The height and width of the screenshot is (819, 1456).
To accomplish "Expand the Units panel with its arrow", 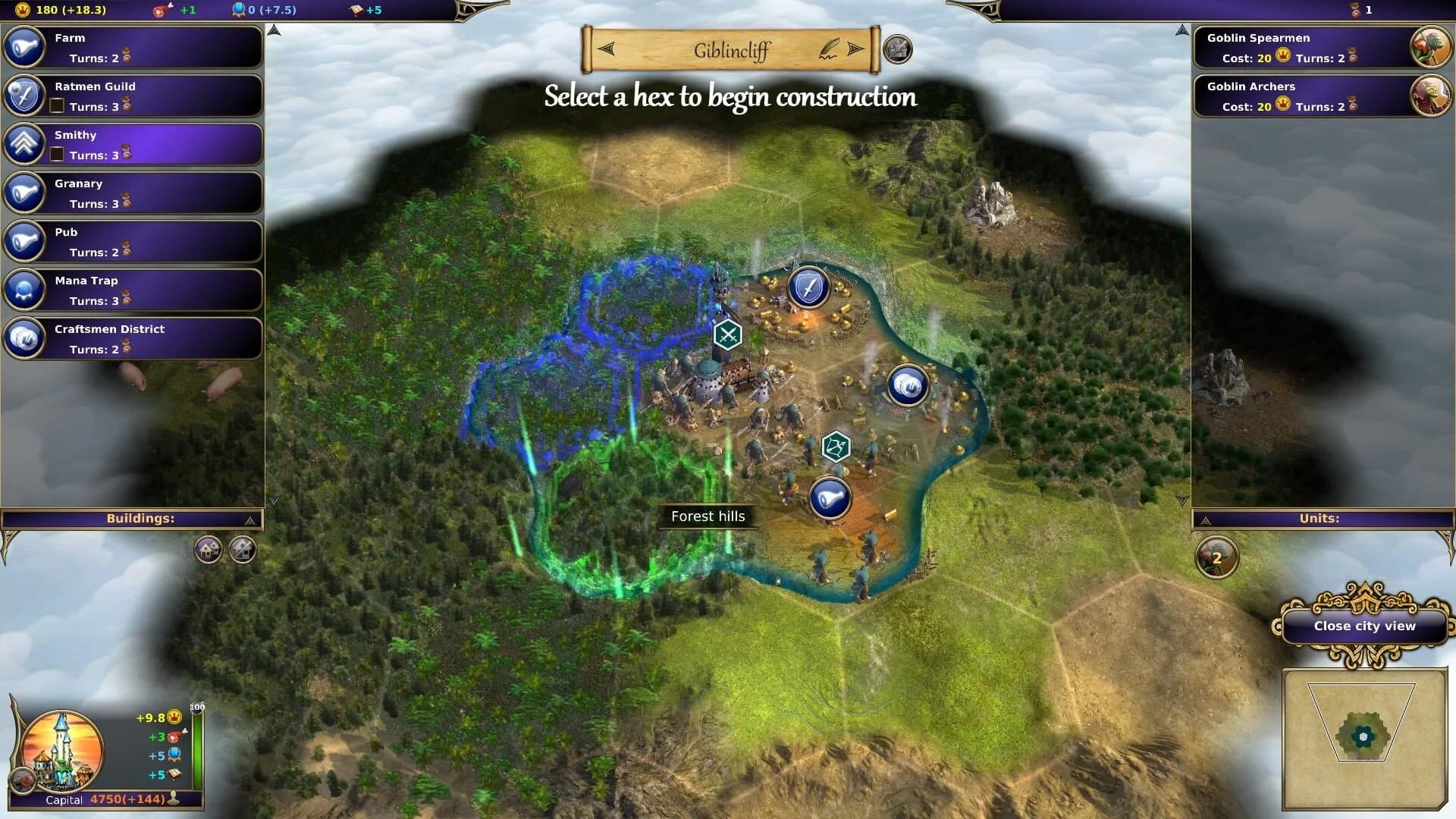I will coord(1206,519).
